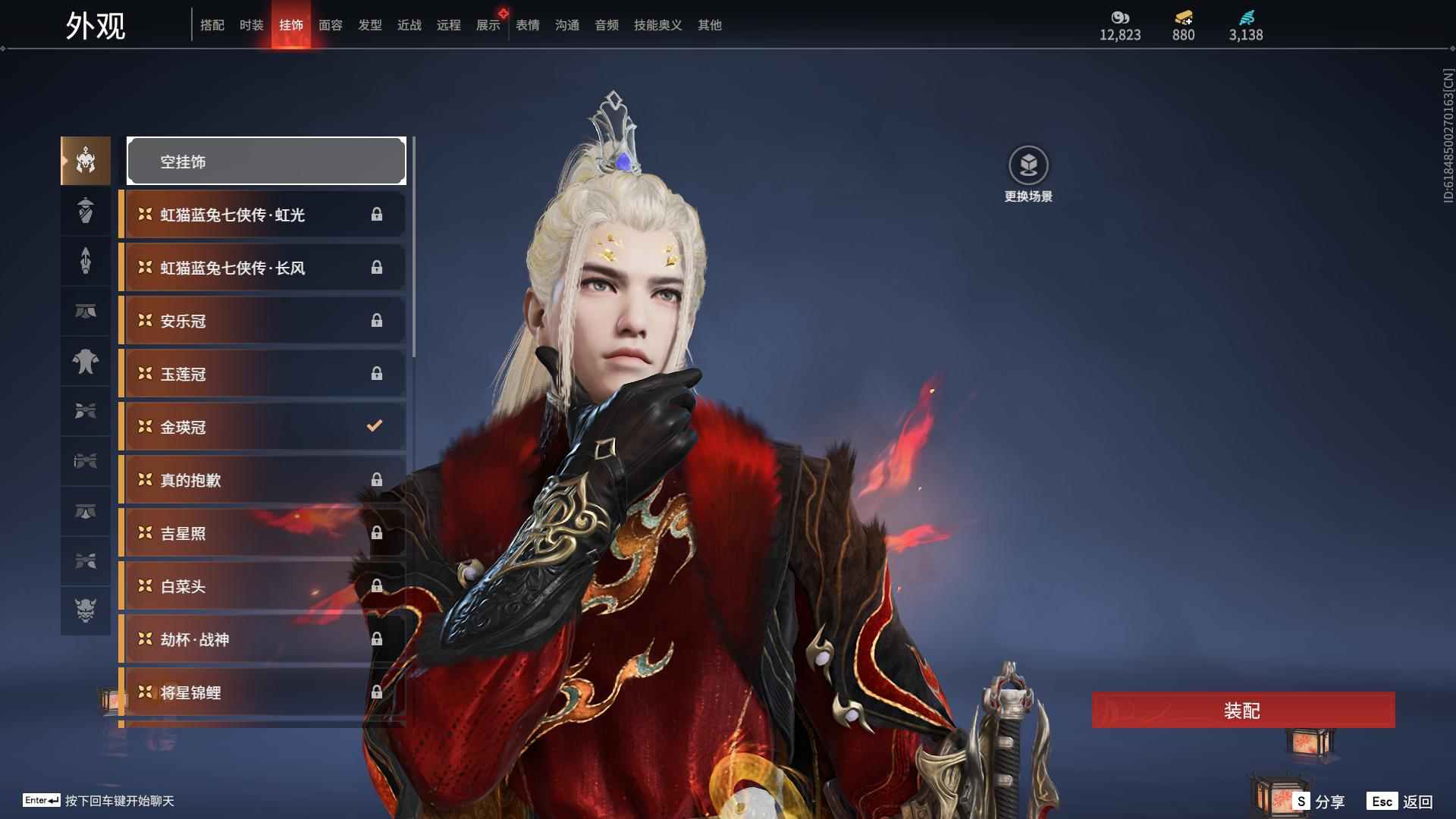This screenshot has height=819, width=1456.
Task: Select the demon mask category icon
Action: pos(86,610)
